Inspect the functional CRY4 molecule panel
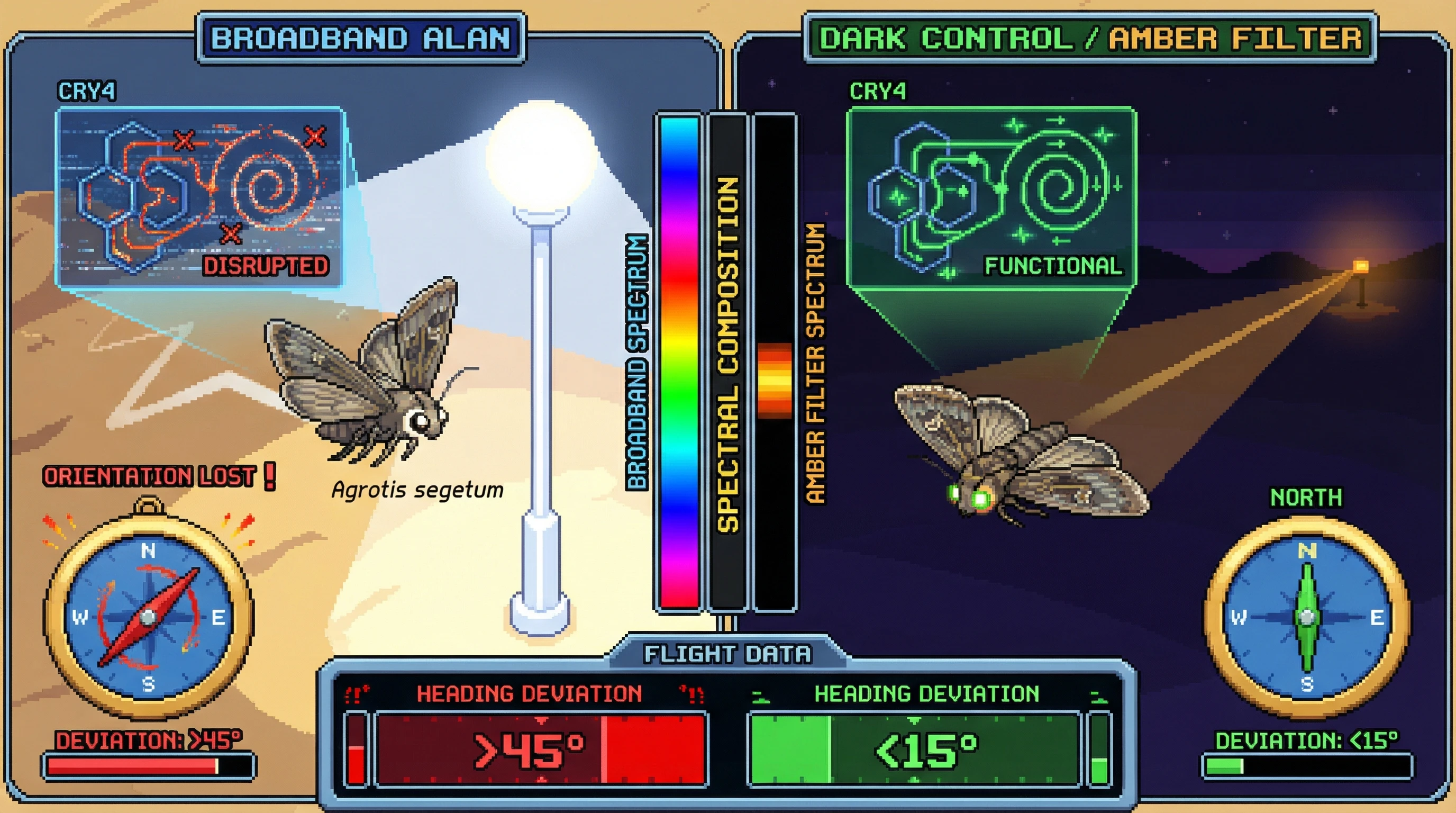 (x=991, y=197)
